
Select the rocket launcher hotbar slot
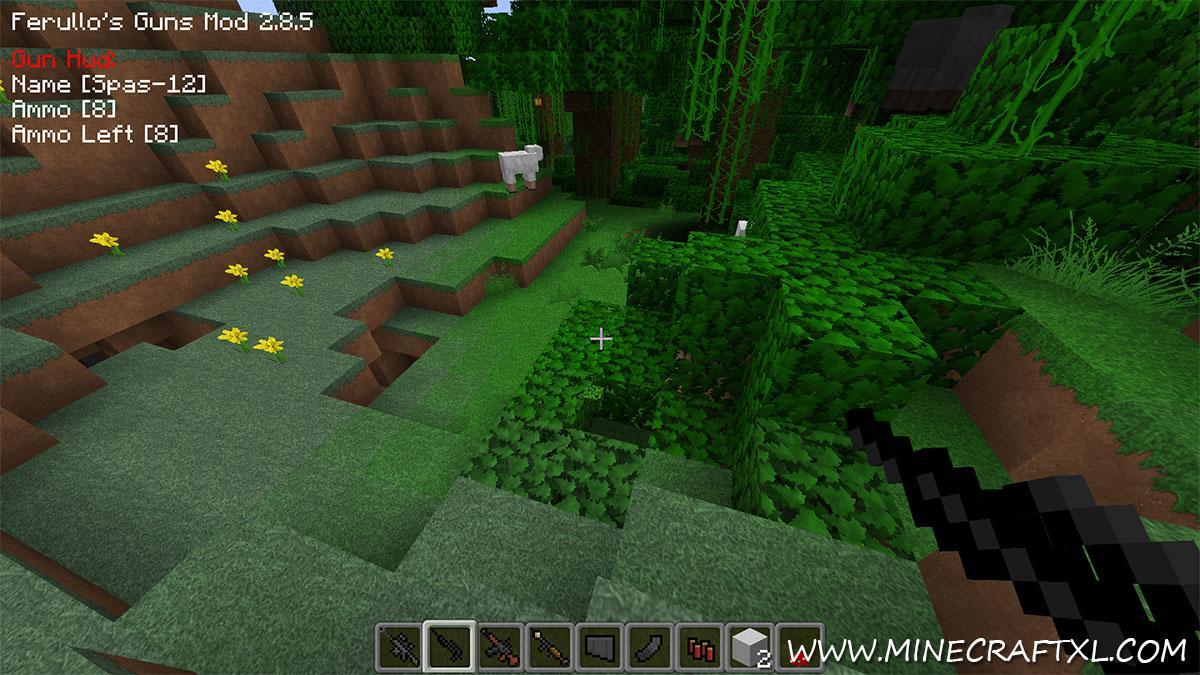(x=548, y=648)
